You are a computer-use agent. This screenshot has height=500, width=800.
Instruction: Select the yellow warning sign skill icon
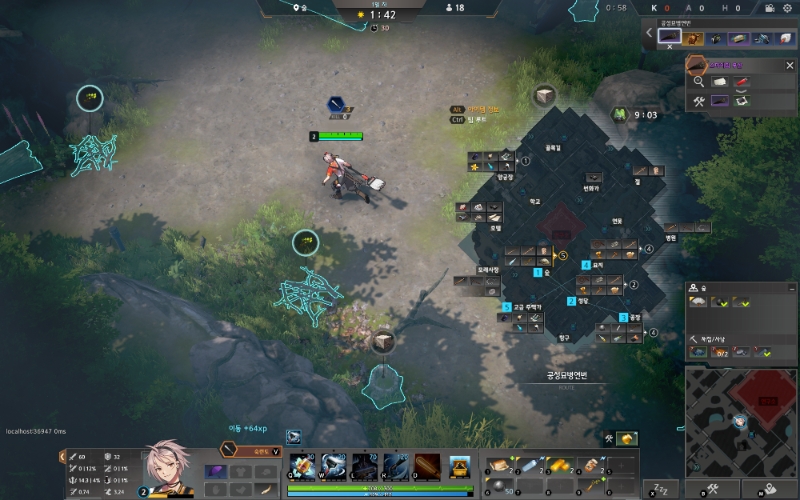click(x=461, y=466)
